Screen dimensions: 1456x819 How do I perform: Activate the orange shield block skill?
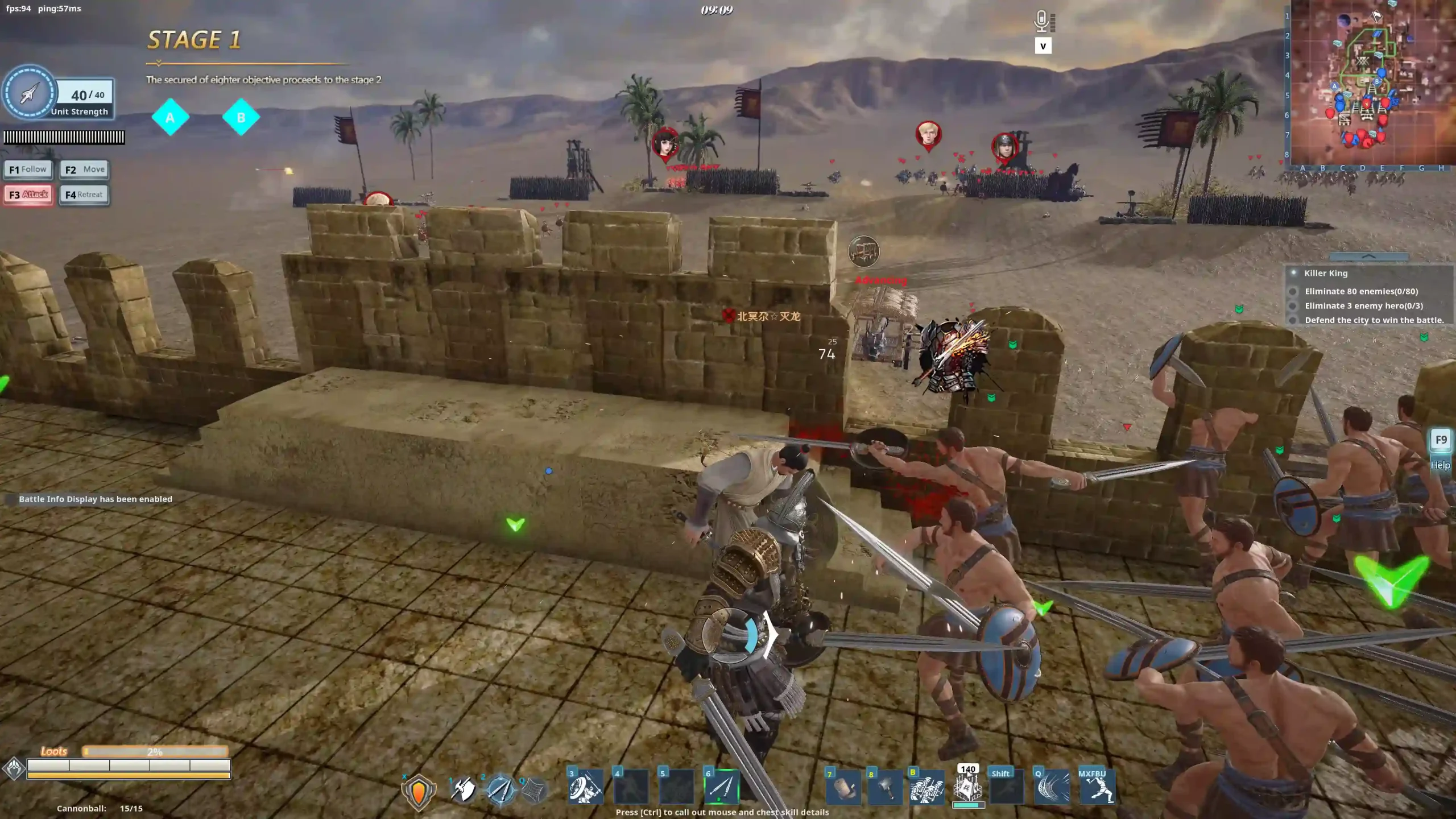click(x=419, y=791)
